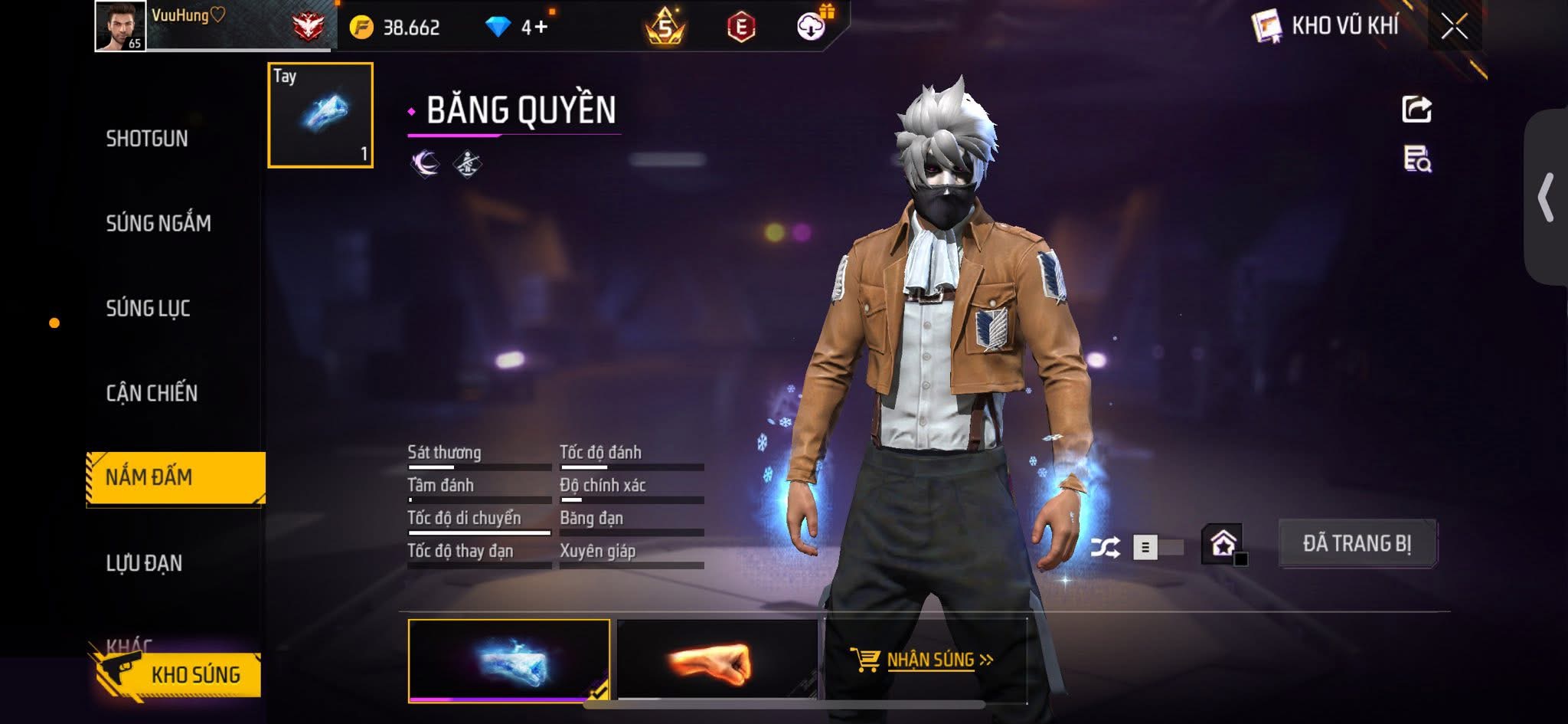Open the SÚNG NGẮM category
The image size is (1568, 724).
point(158,224)
